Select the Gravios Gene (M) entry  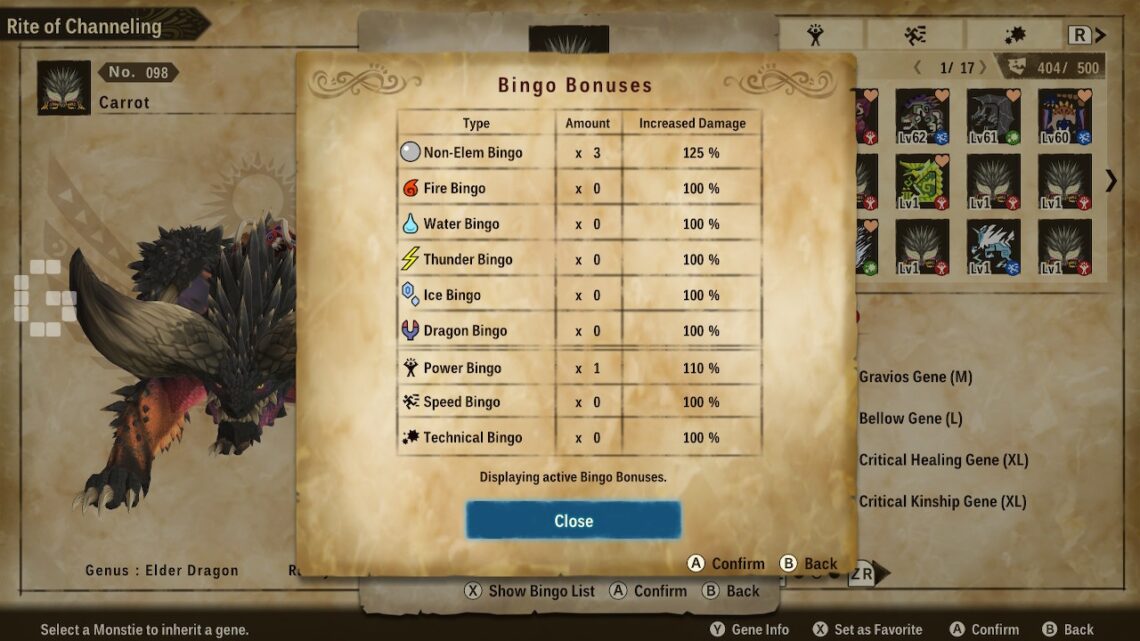[x=915, y=377]
